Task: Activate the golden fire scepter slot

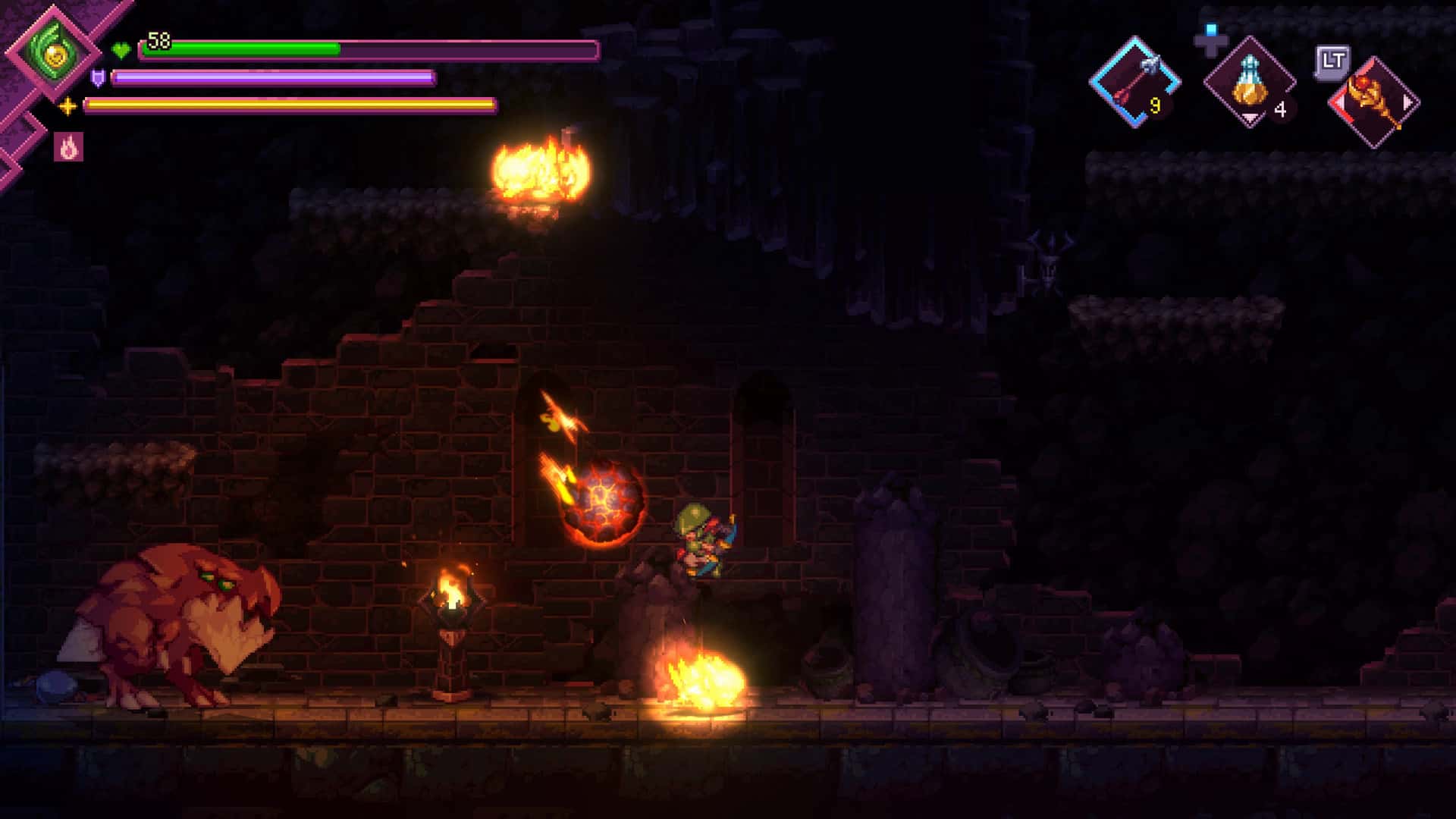Action: [1374, 102]
